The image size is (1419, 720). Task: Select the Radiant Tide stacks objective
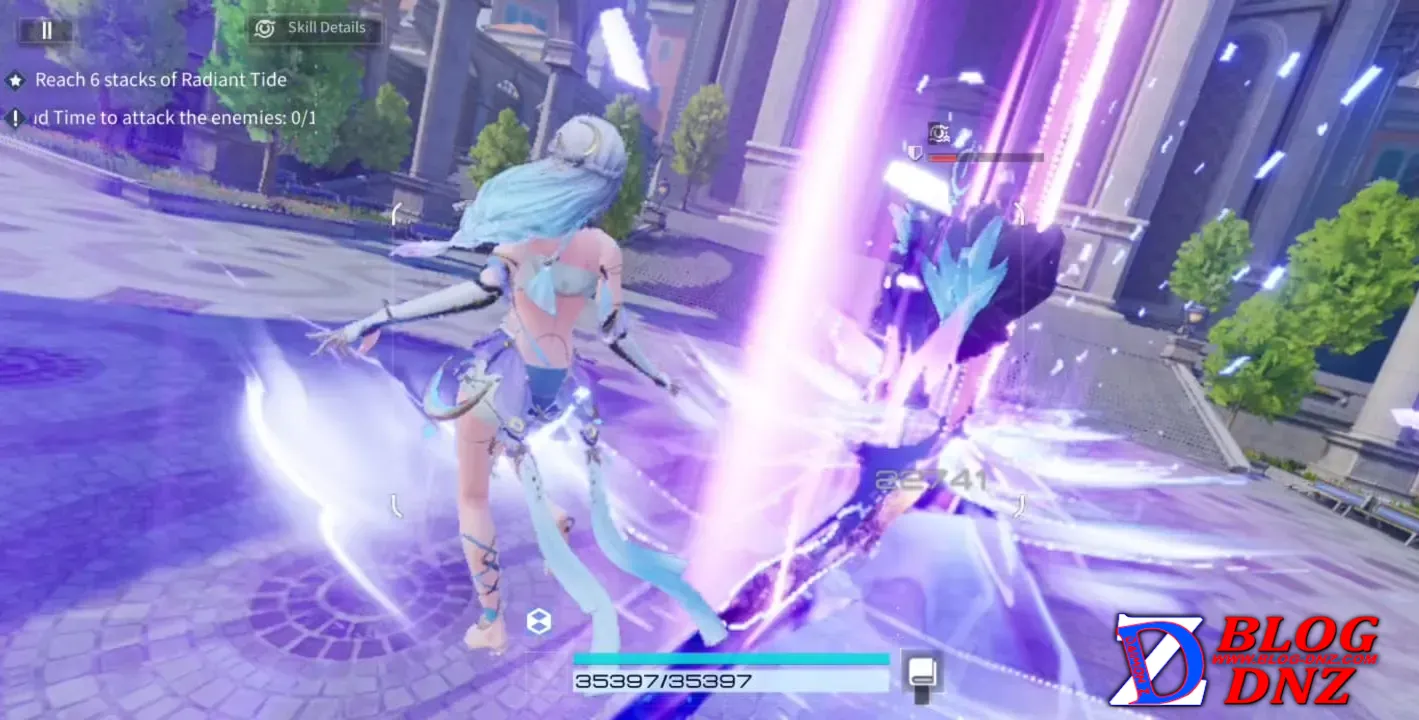tap(160, 80)
